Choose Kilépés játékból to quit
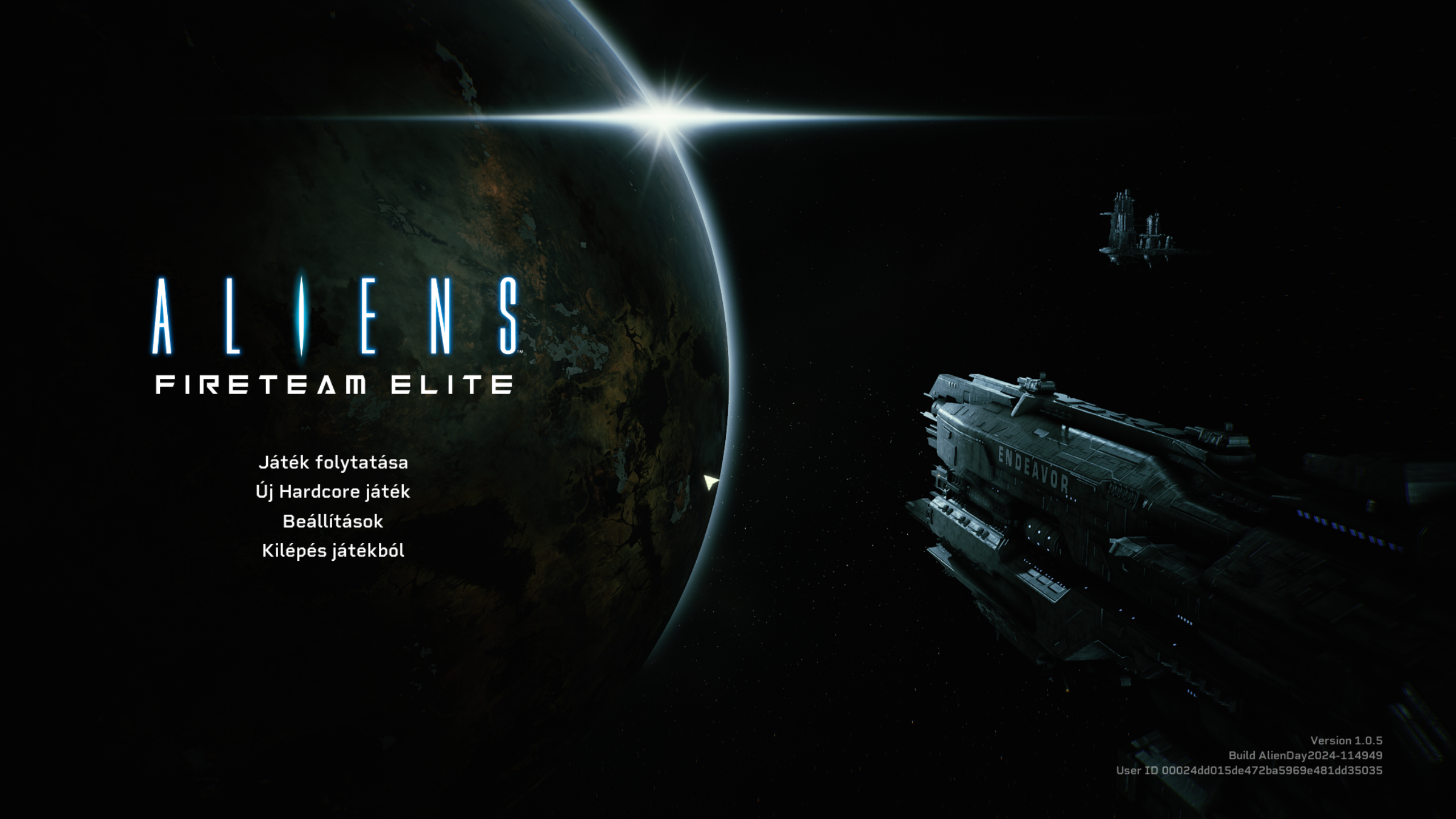The height and width of the screenshot is (819, 1456). click(333, 551)
